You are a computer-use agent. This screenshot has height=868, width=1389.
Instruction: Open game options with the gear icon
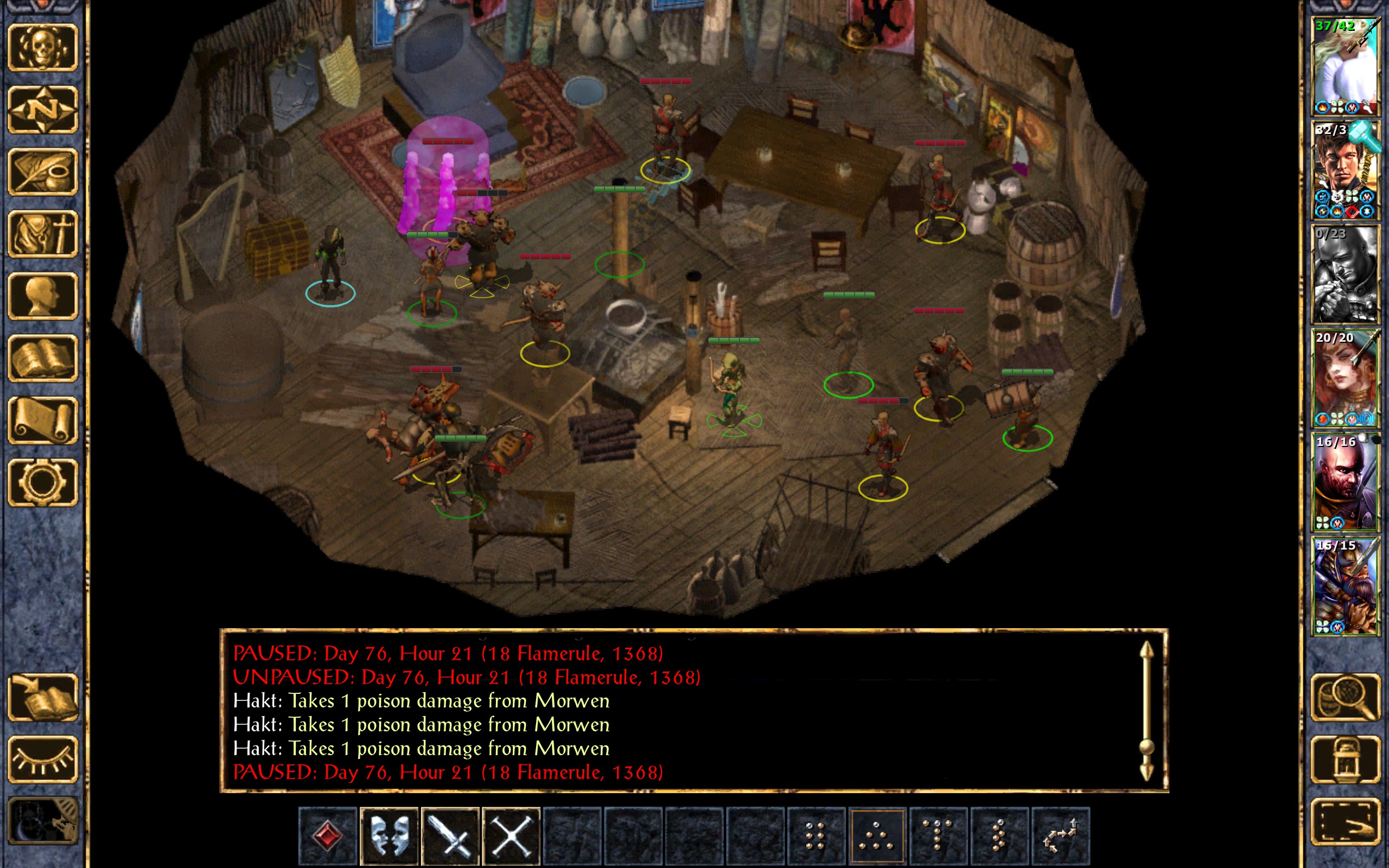point(43,482)
